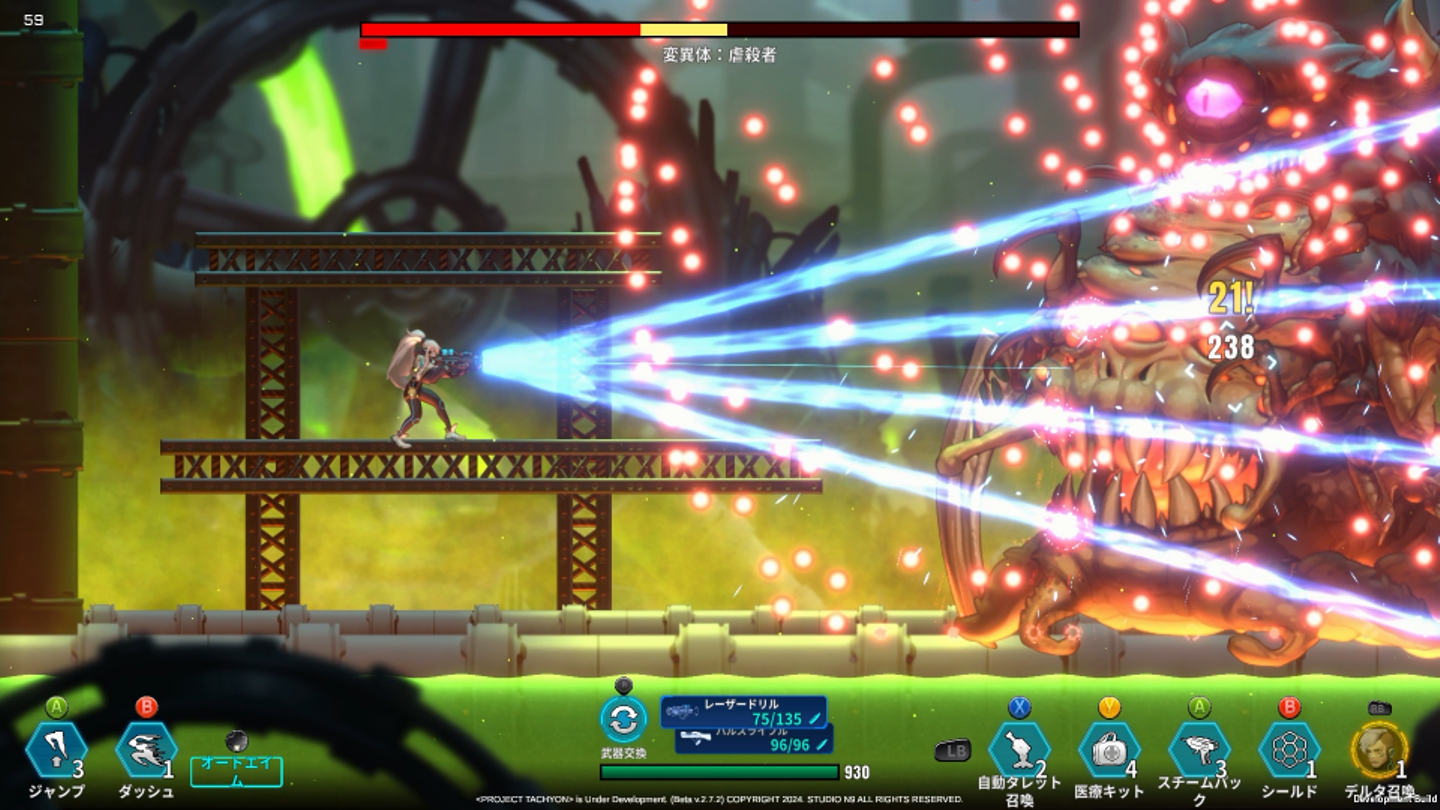The width and height of the screenshot is (1440, 810).
Task: Summon the auto turret (自動タレット召喚)
Action: (1019, 750)
